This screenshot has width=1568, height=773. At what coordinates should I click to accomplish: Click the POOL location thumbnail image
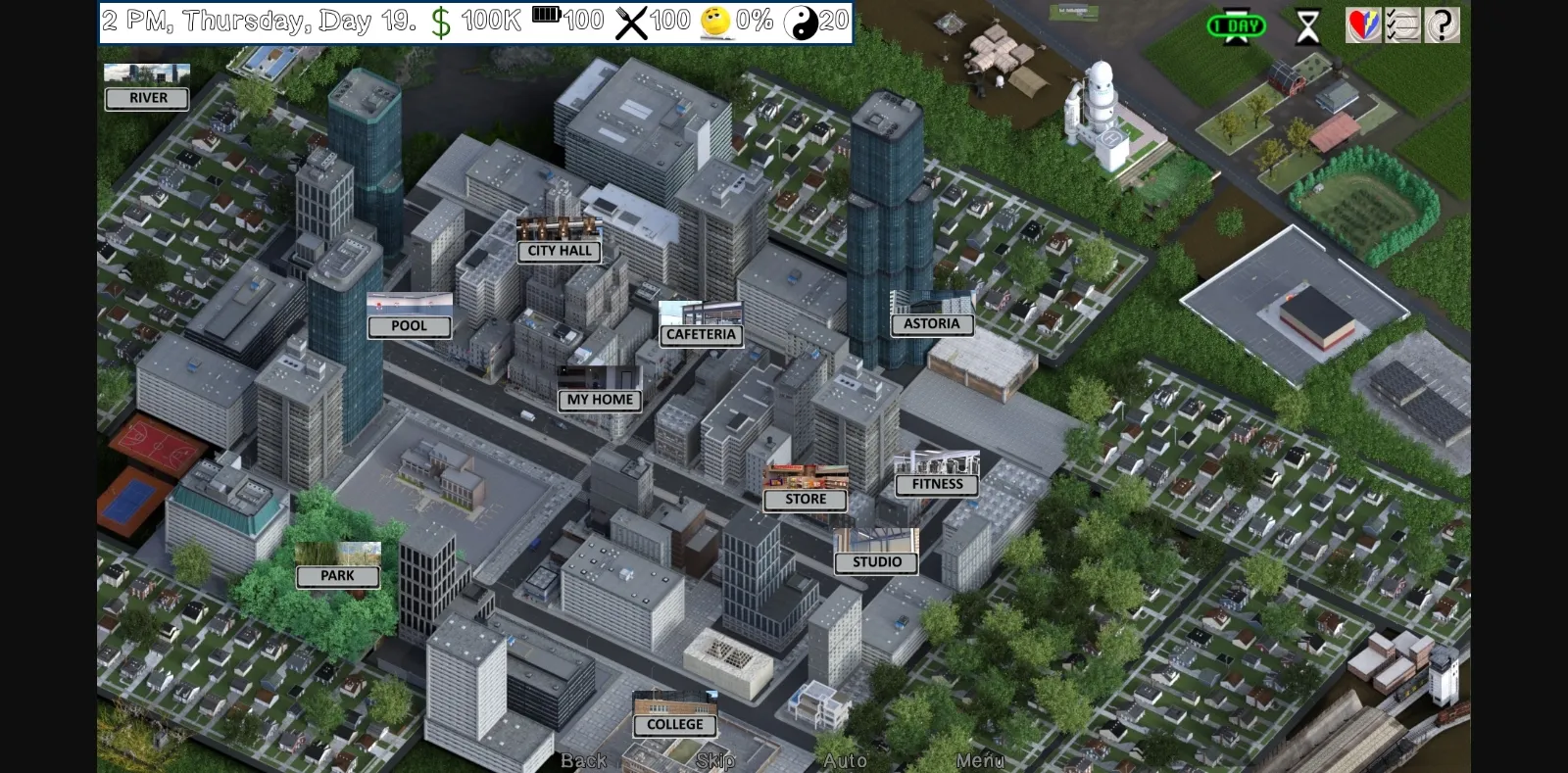point(409,303)
